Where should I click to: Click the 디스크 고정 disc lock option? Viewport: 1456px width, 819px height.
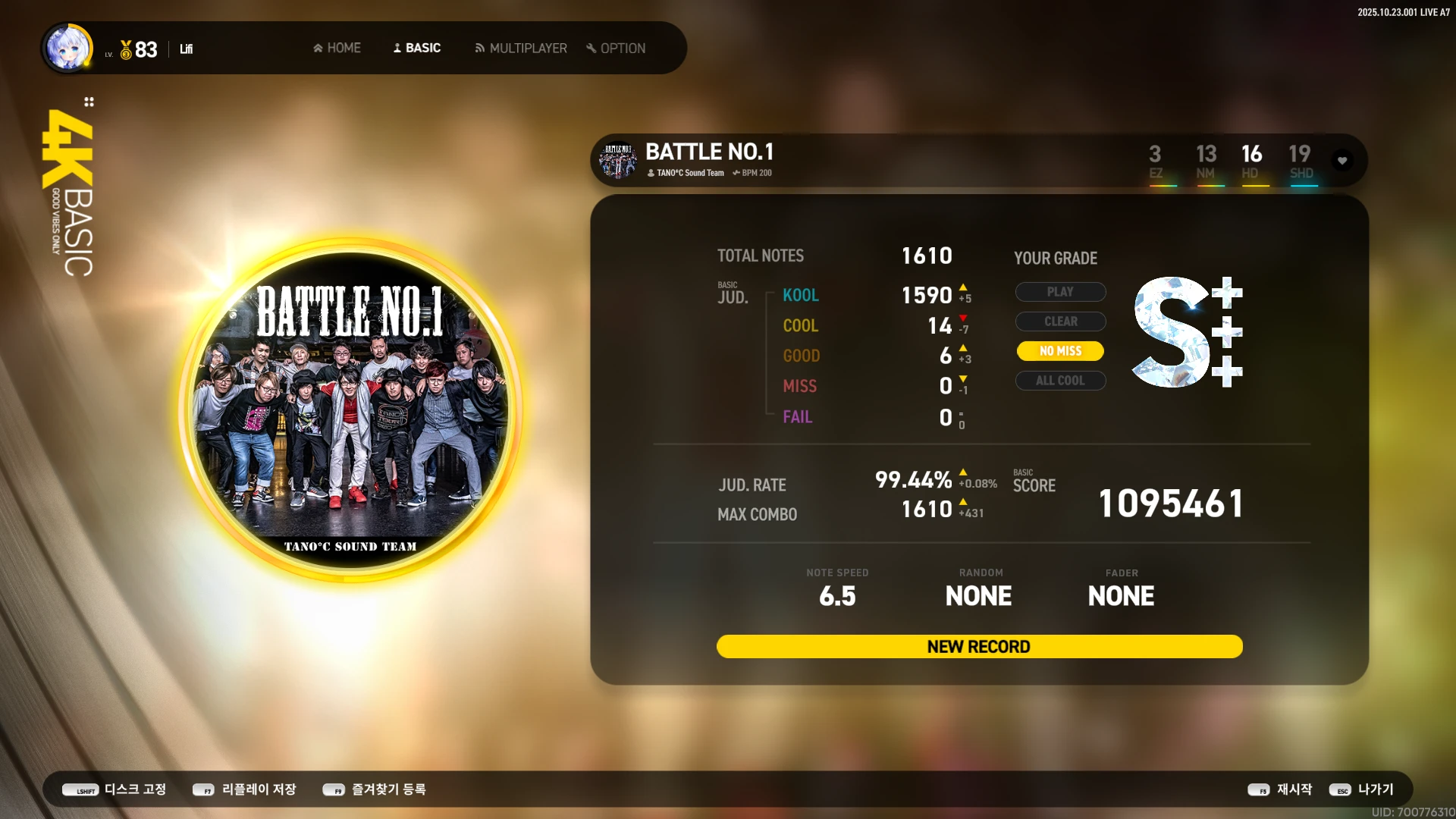(x=114, y=789)
